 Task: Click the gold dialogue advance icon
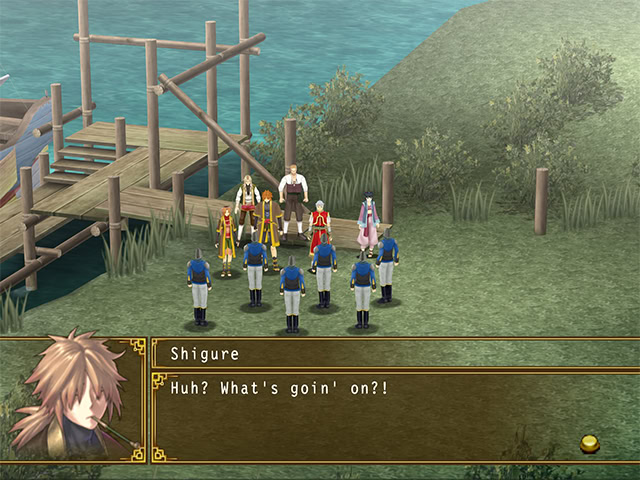pos(589,443)
